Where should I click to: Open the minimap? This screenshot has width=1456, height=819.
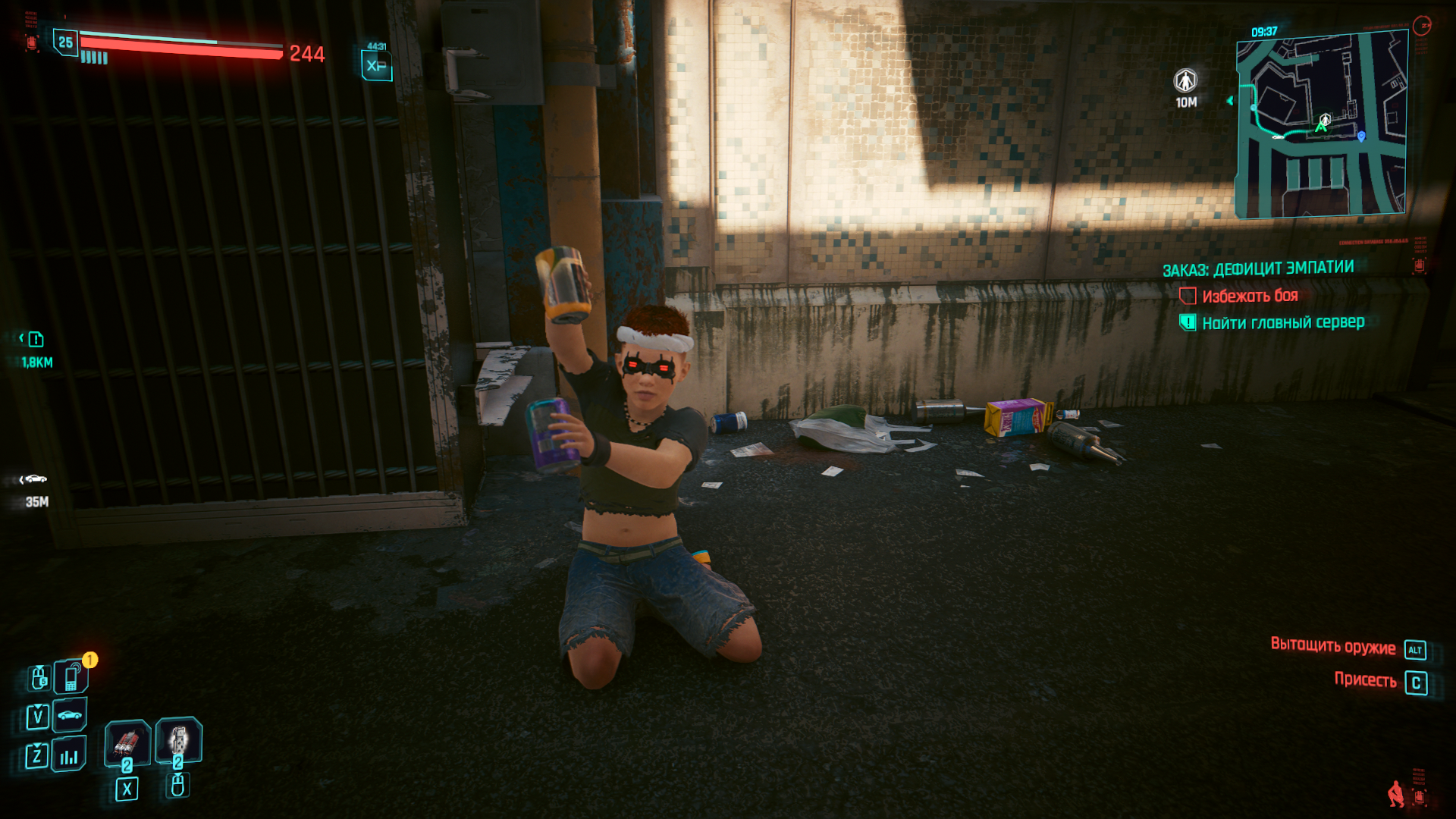[1322, 125]
